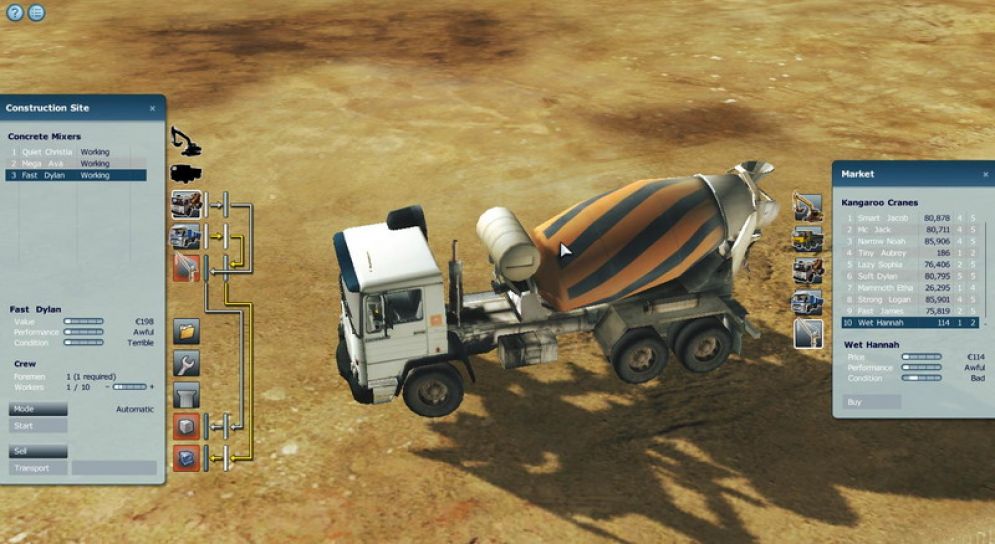
Task: Sell the Fast Dylan mixer
Action: 37,451
